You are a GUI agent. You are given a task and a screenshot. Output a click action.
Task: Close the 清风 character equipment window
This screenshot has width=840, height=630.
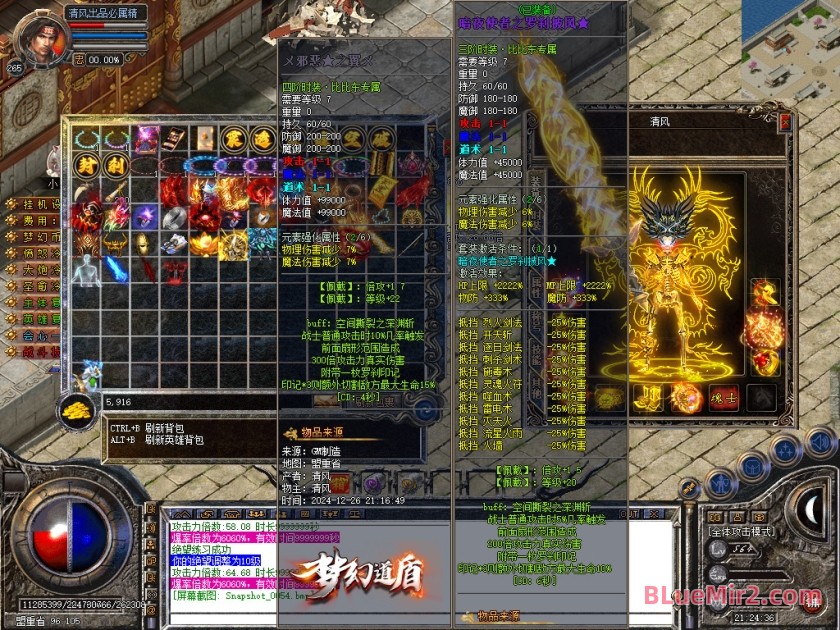click(785, 121)
